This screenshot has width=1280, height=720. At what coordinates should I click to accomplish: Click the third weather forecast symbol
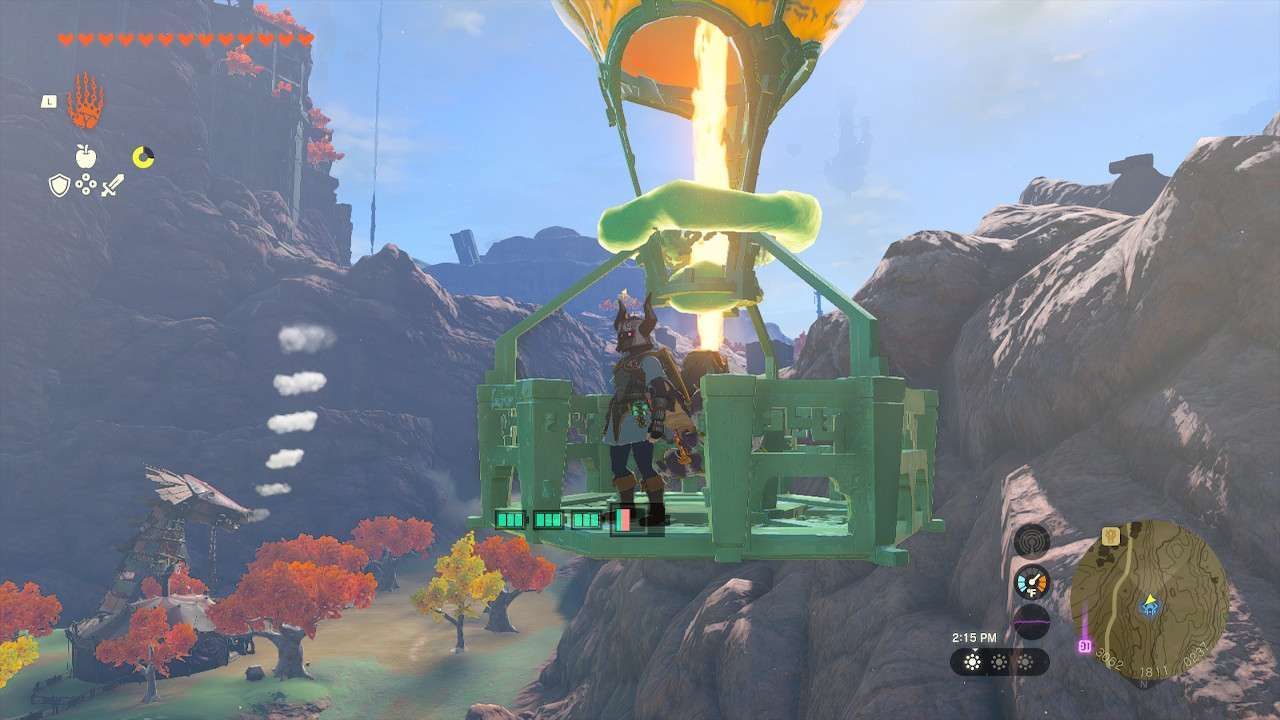1027,661
